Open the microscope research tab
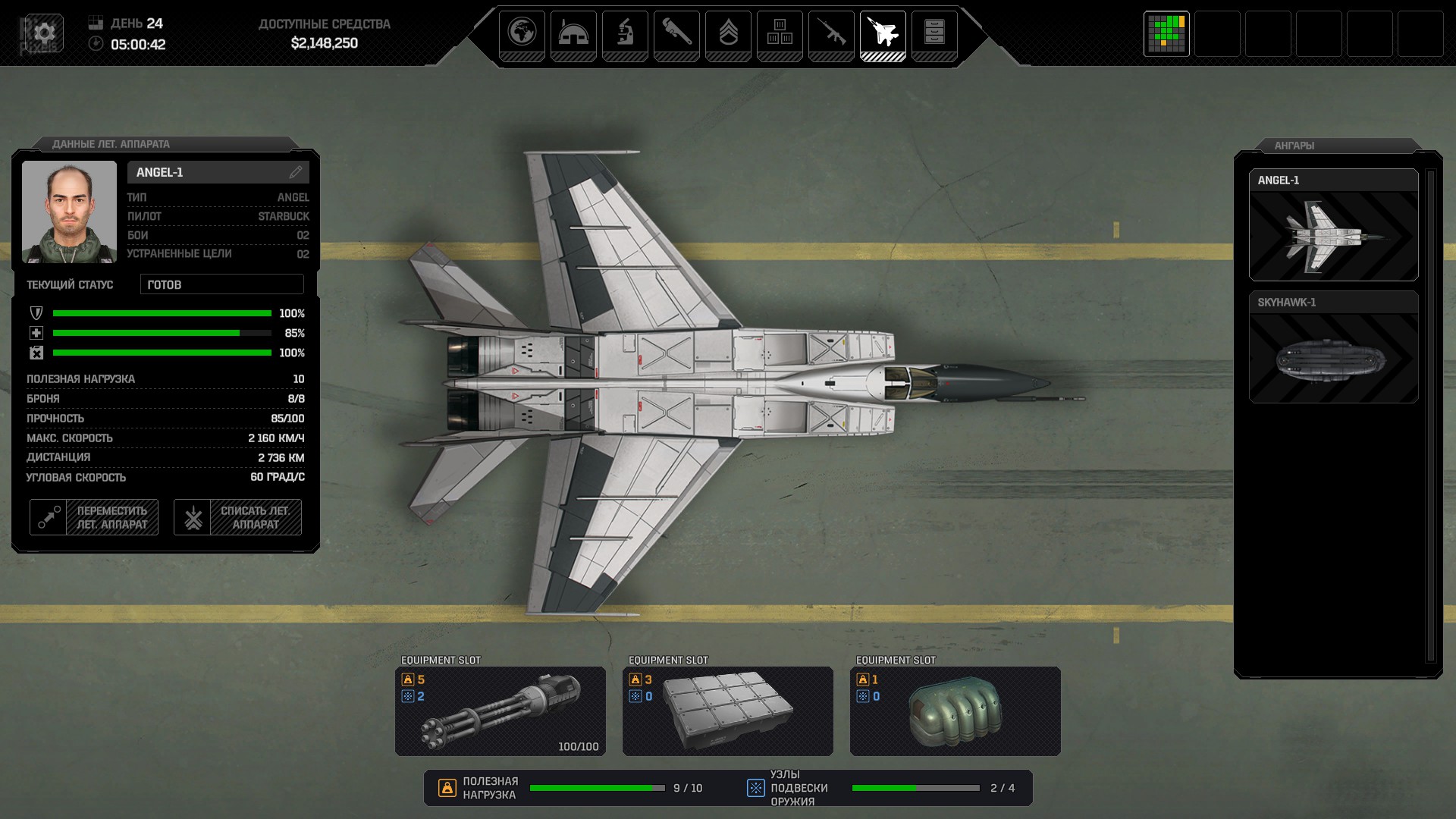Viewport: 1456px width, 819px height. [625, 34]
